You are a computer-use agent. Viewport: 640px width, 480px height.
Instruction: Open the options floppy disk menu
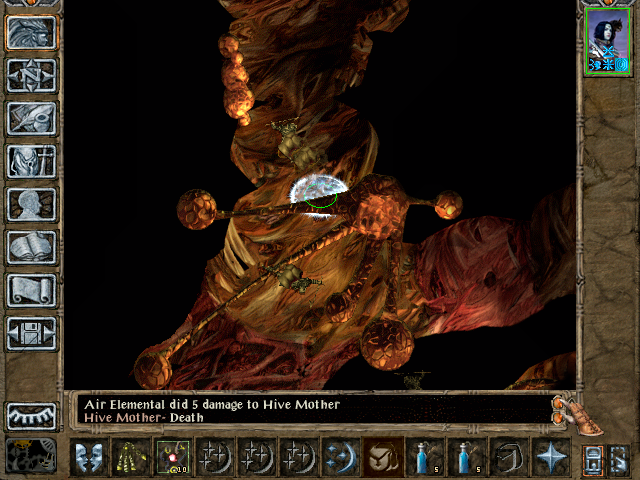tap(31, 333)
